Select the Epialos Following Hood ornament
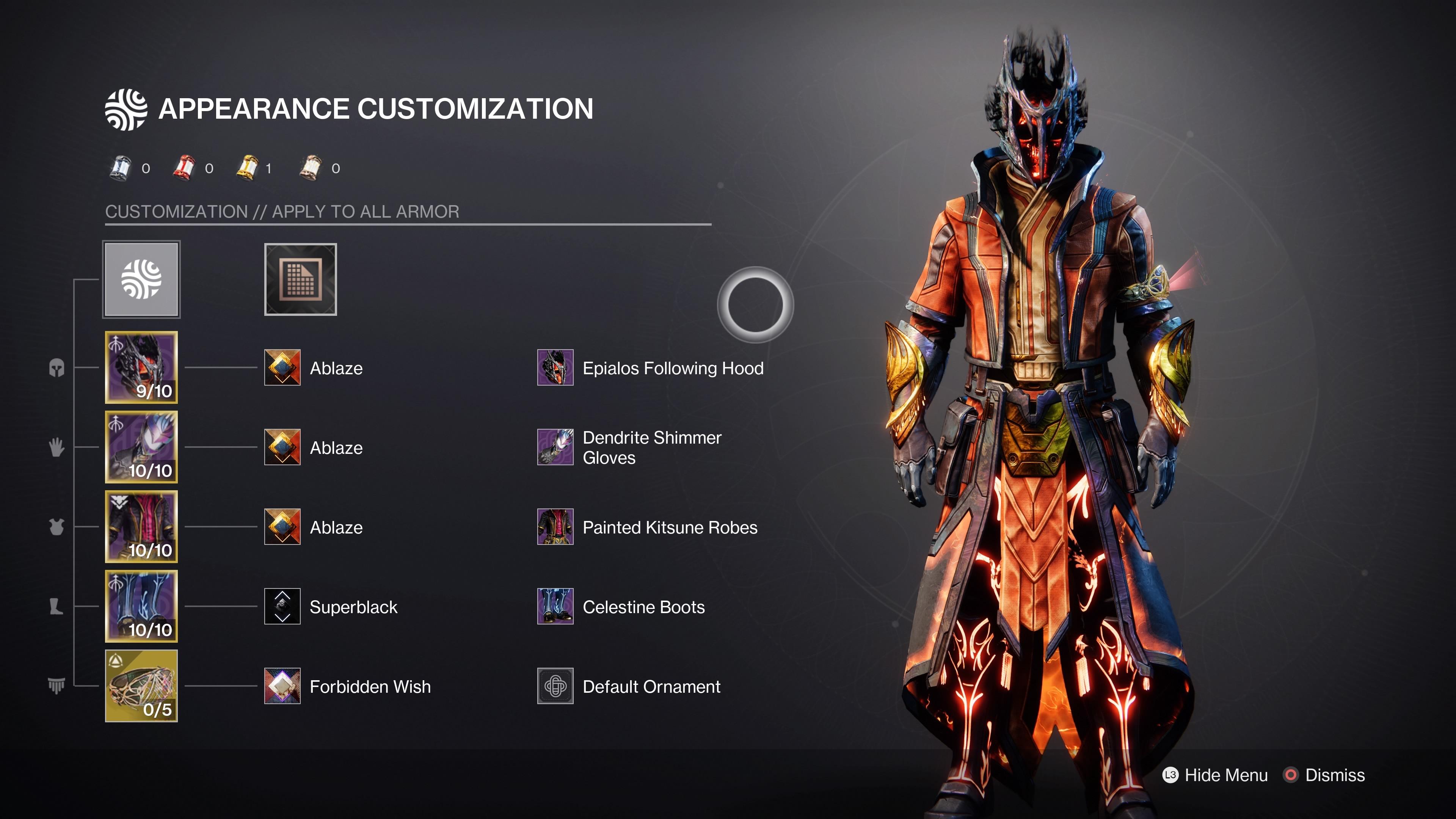Screen dimensions: 1456x819 555,368
